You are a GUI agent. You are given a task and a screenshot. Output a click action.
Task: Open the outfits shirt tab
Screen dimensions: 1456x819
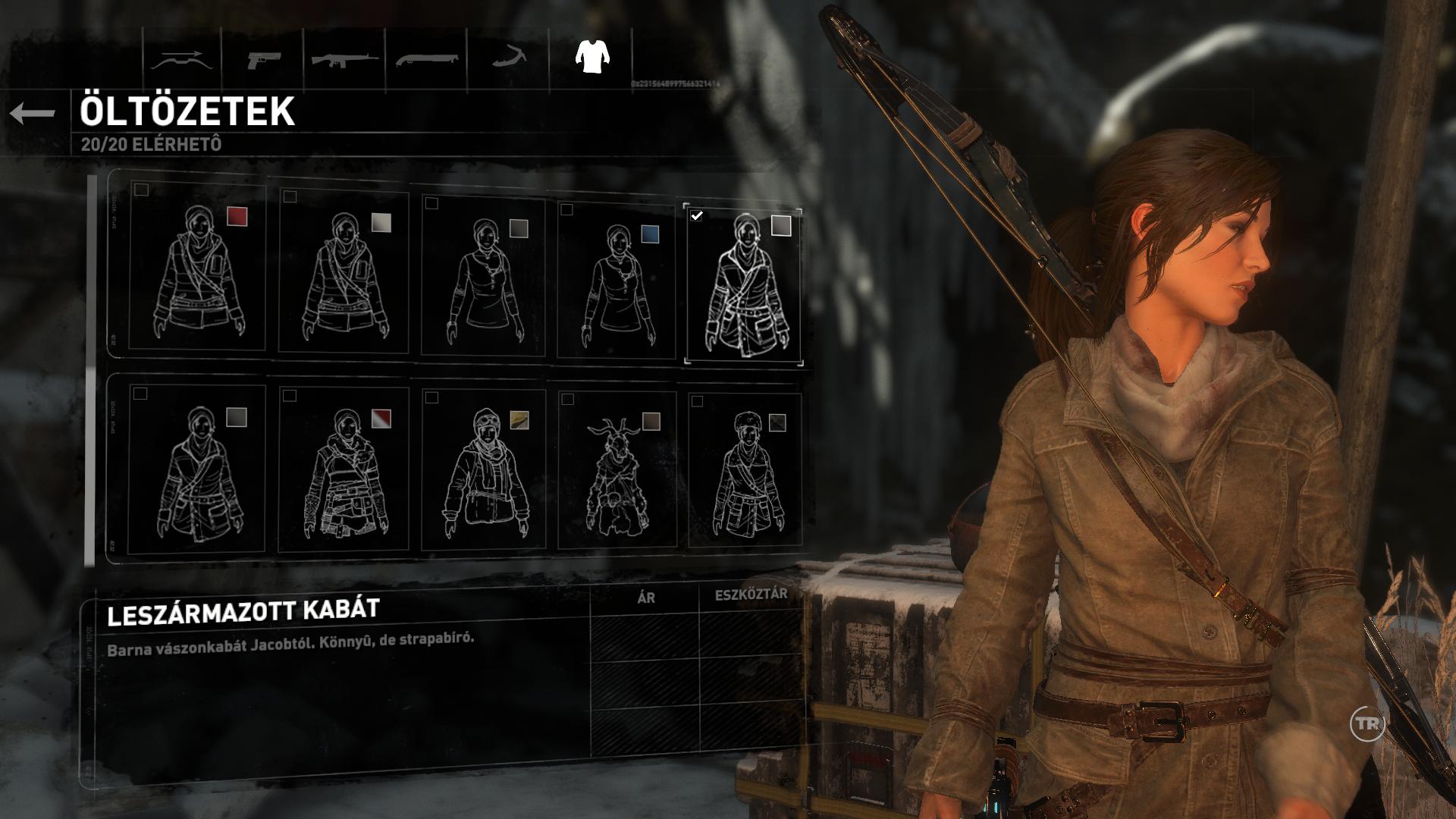(592, 56)
